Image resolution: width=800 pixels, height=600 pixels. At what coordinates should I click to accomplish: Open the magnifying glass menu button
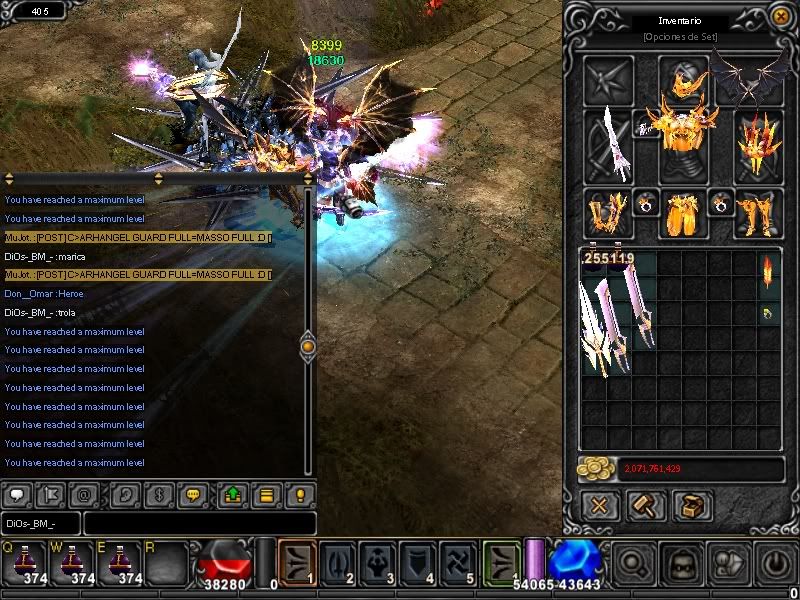click(x=633, y=562)
